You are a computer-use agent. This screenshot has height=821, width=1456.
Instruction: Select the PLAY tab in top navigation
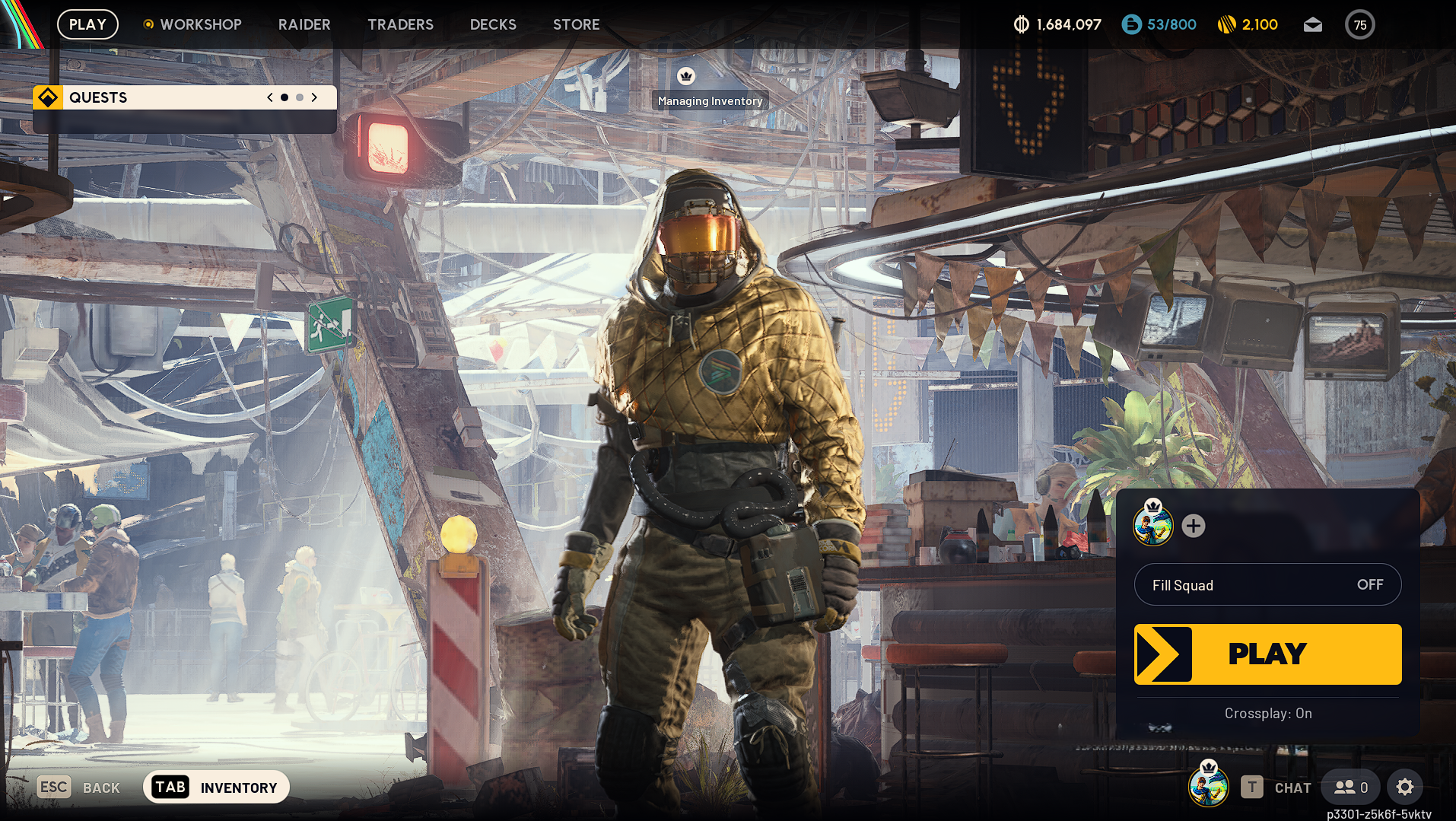pos(87,24)
